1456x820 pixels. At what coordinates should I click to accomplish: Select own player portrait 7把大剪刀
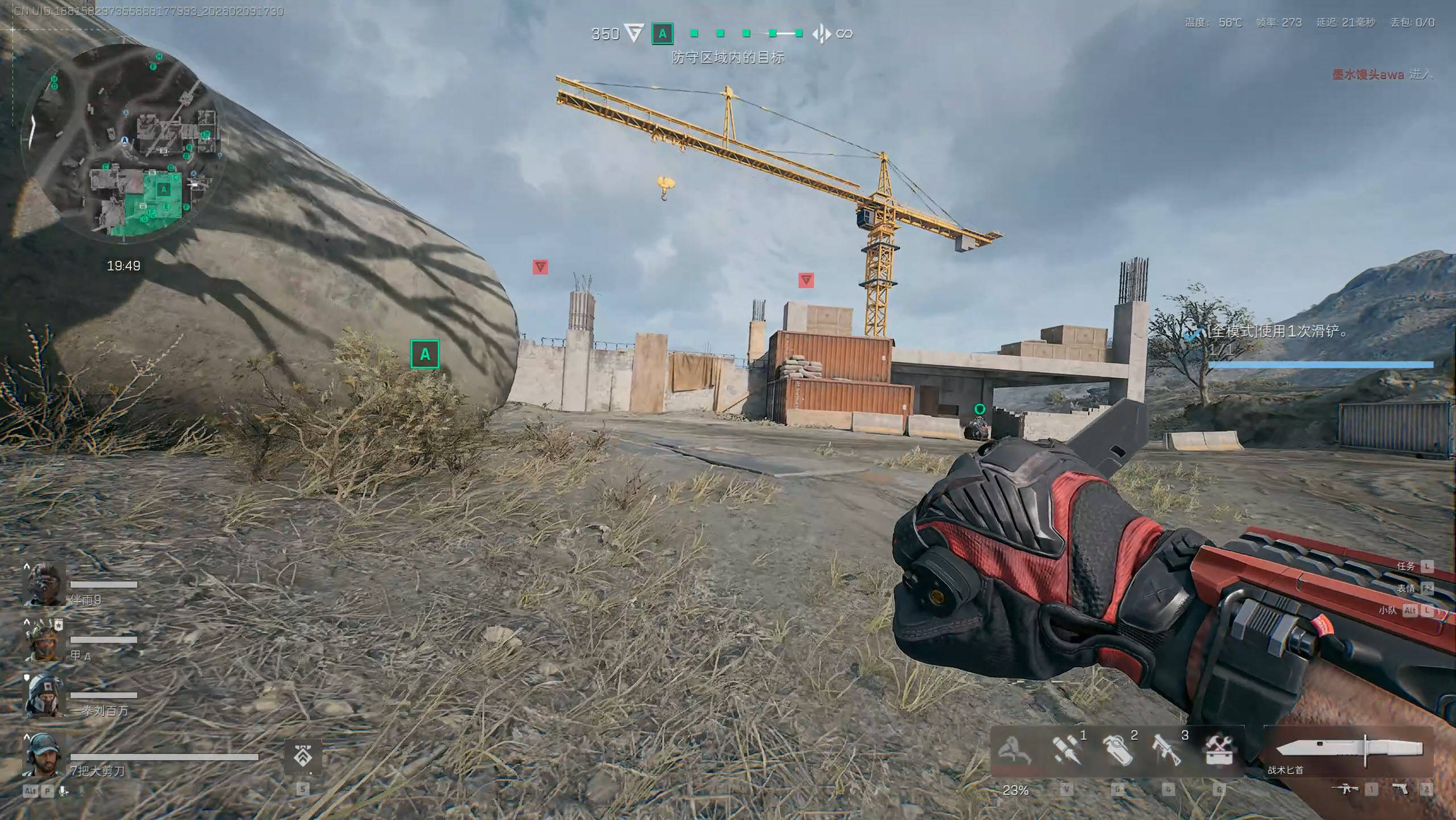(x=43, y=755)
